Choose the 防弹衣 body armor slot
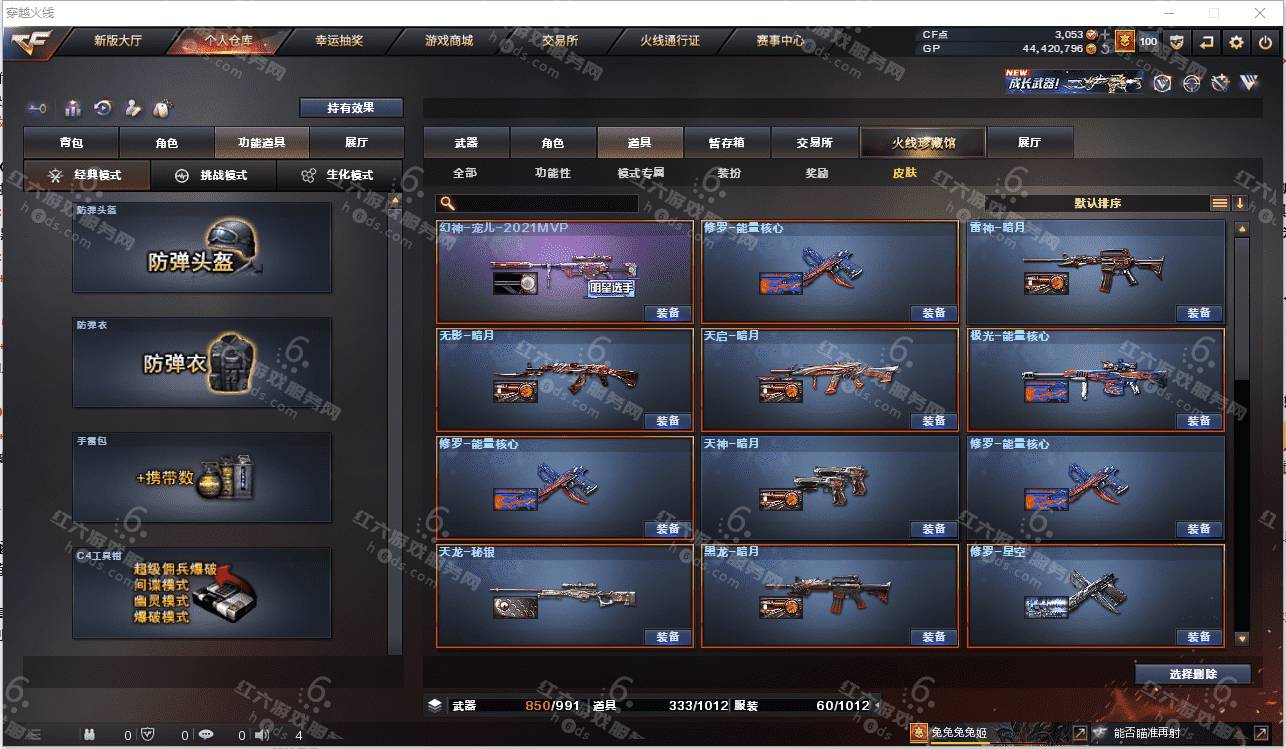The height and width of the screenshot is (749, 1286). 201,362
